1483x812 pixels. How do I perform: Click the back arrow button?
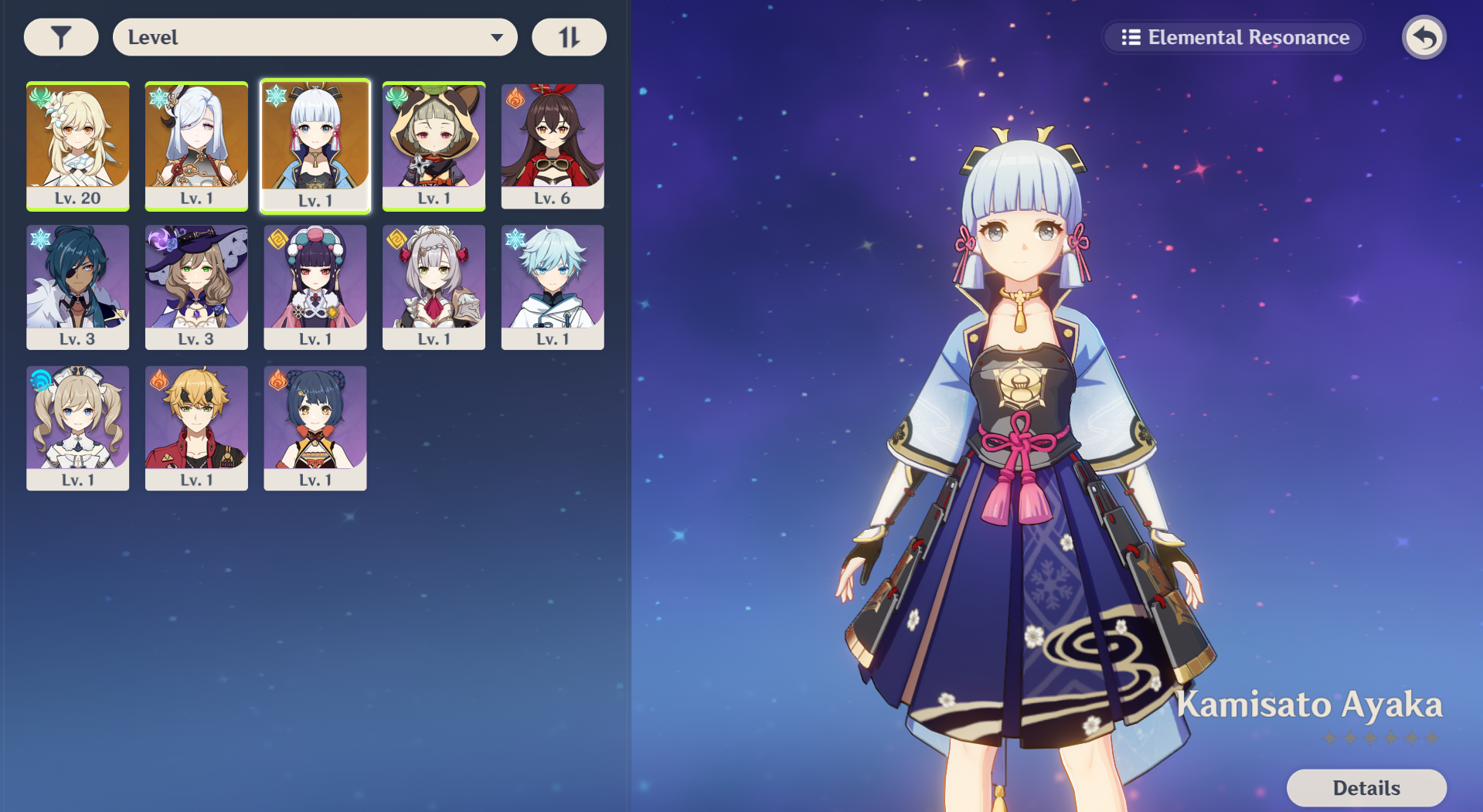[x=1423, y=37]
